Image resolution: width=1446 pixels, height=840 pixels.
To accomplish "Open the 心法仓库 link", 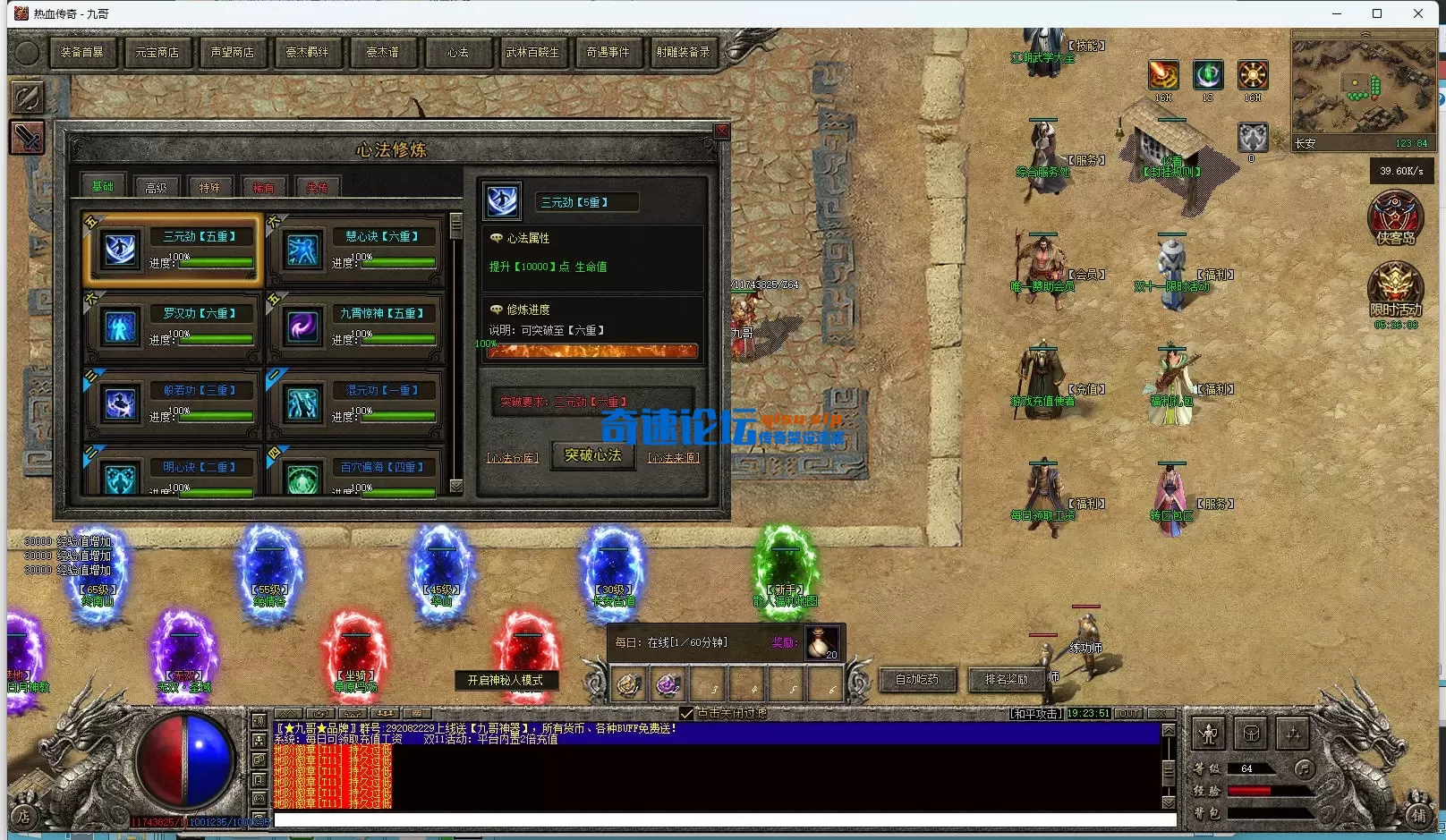I will pyautogui.click(x=512, y=458).
